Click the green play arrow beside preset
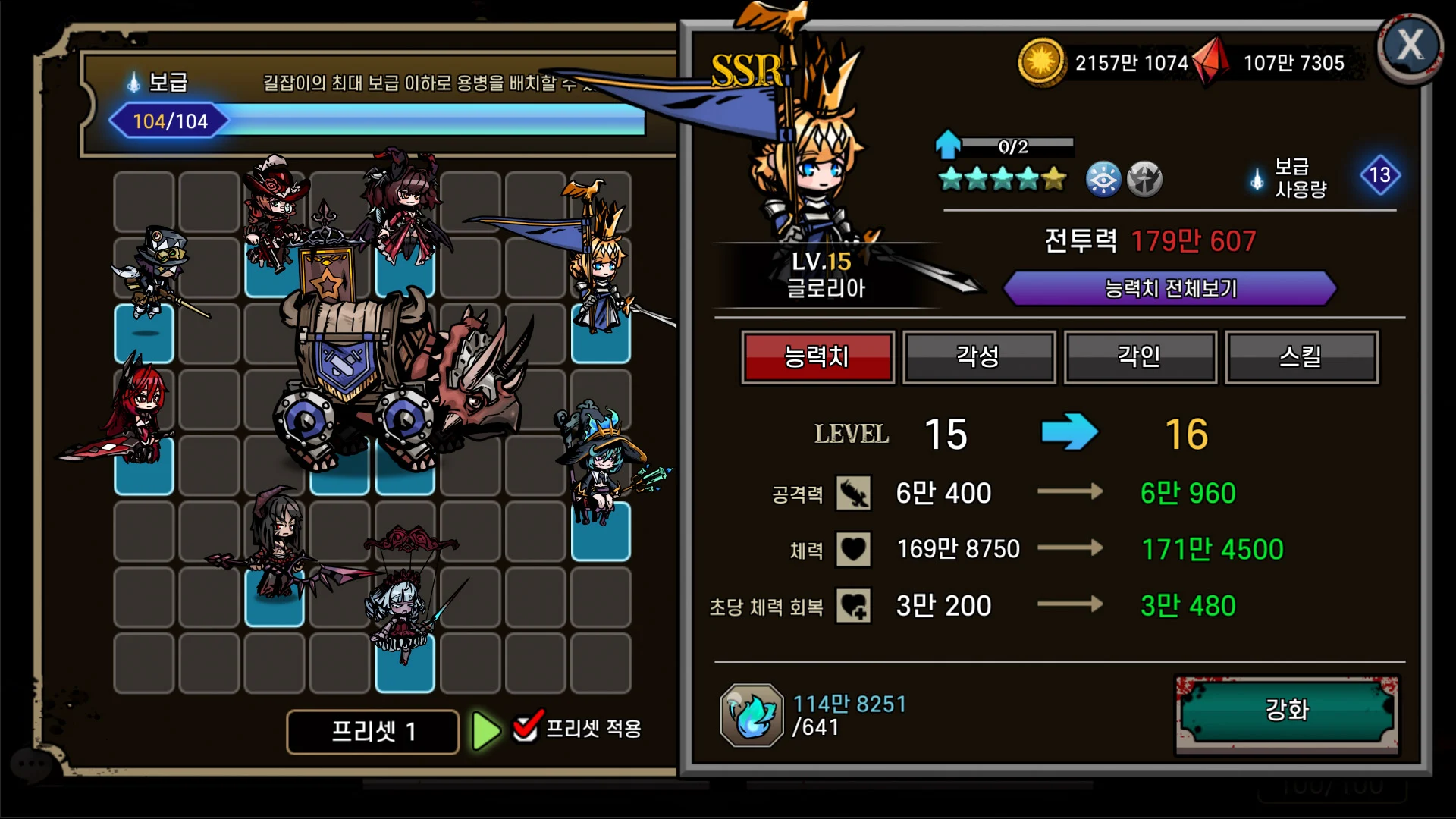 coord(485,732)
